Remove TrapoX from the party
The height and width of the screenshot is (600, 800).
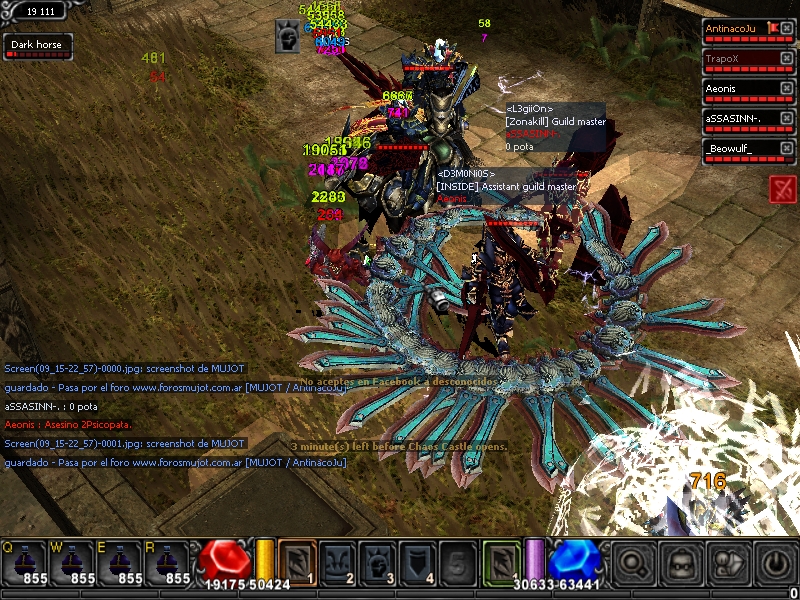tap(787, 59)
